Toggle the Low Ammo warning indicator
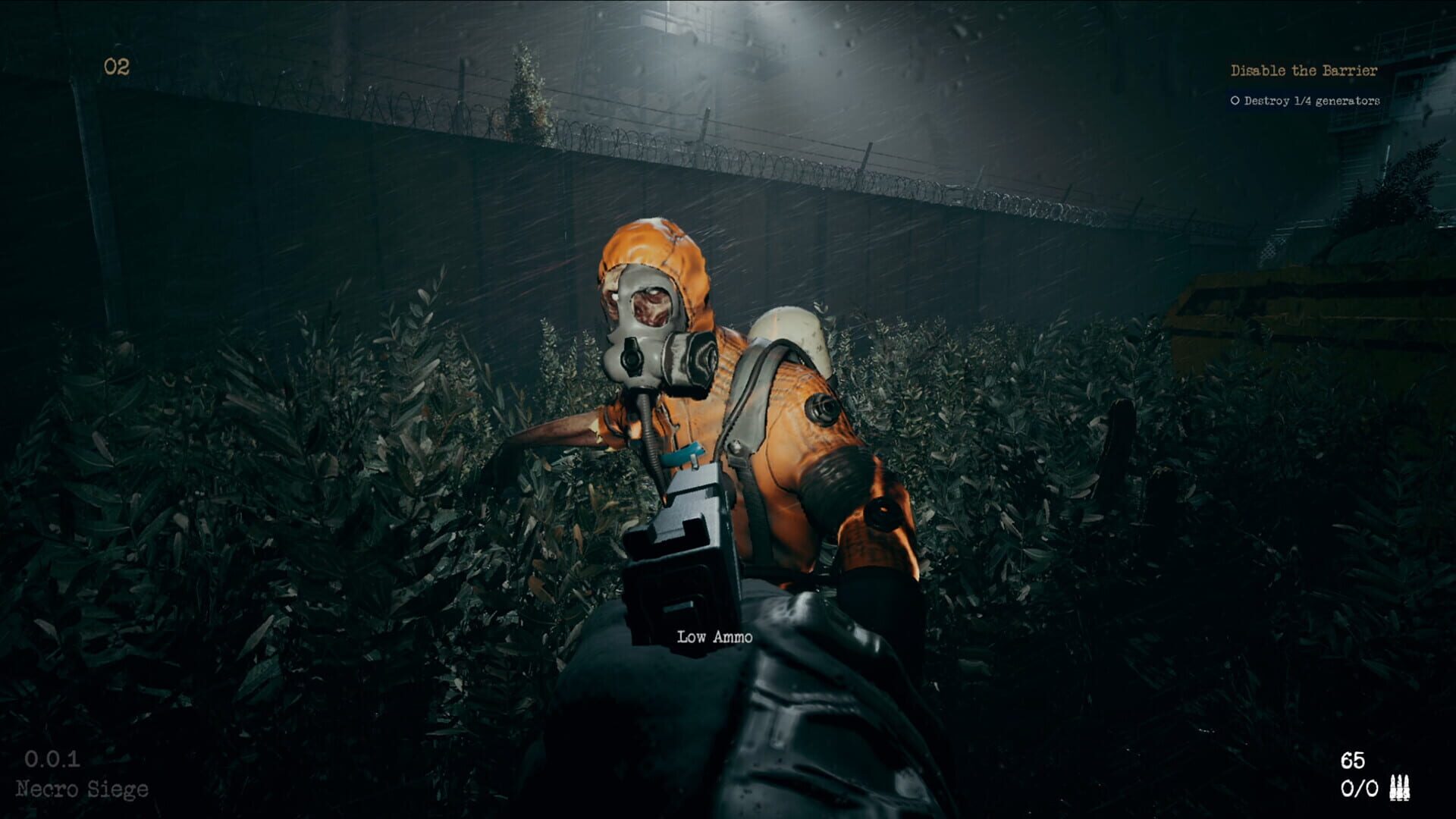This screenshot has width=1456, height=819. (714, 637)
